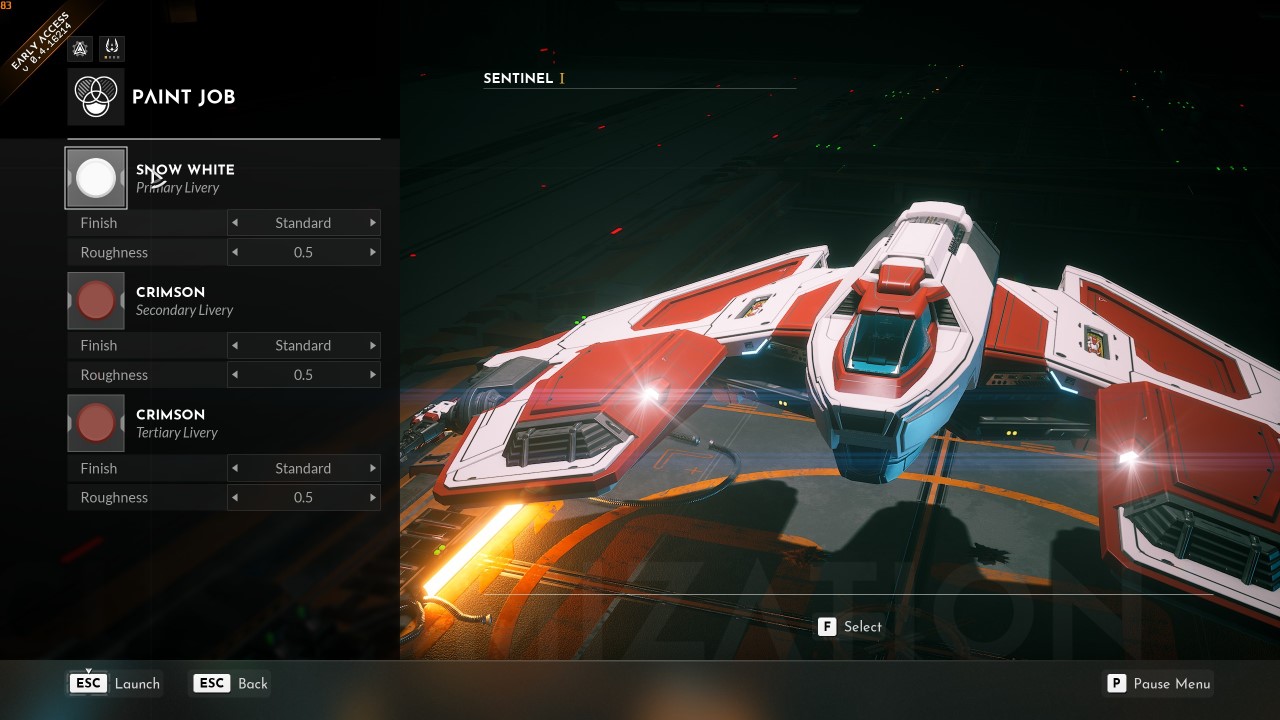Click the P key icon beside Pause Menu

pos(1116,684)
